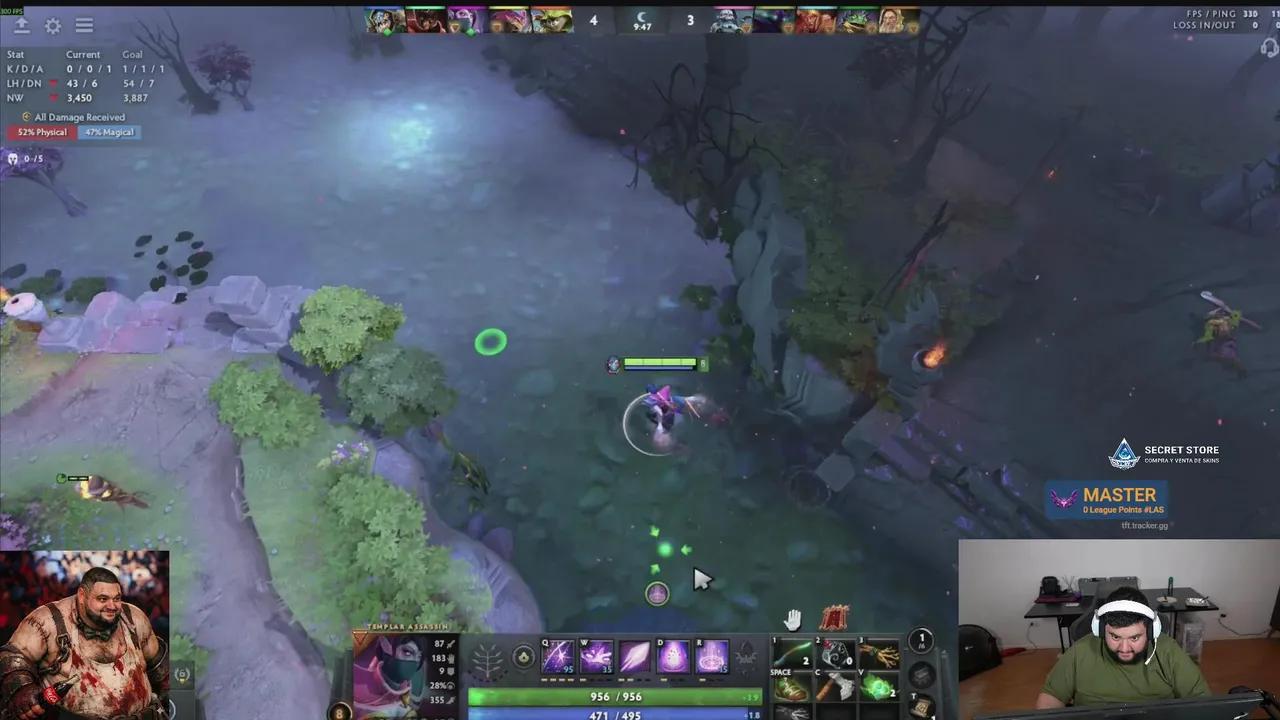Open the in-game settings gear

click(x=52, y=25)
